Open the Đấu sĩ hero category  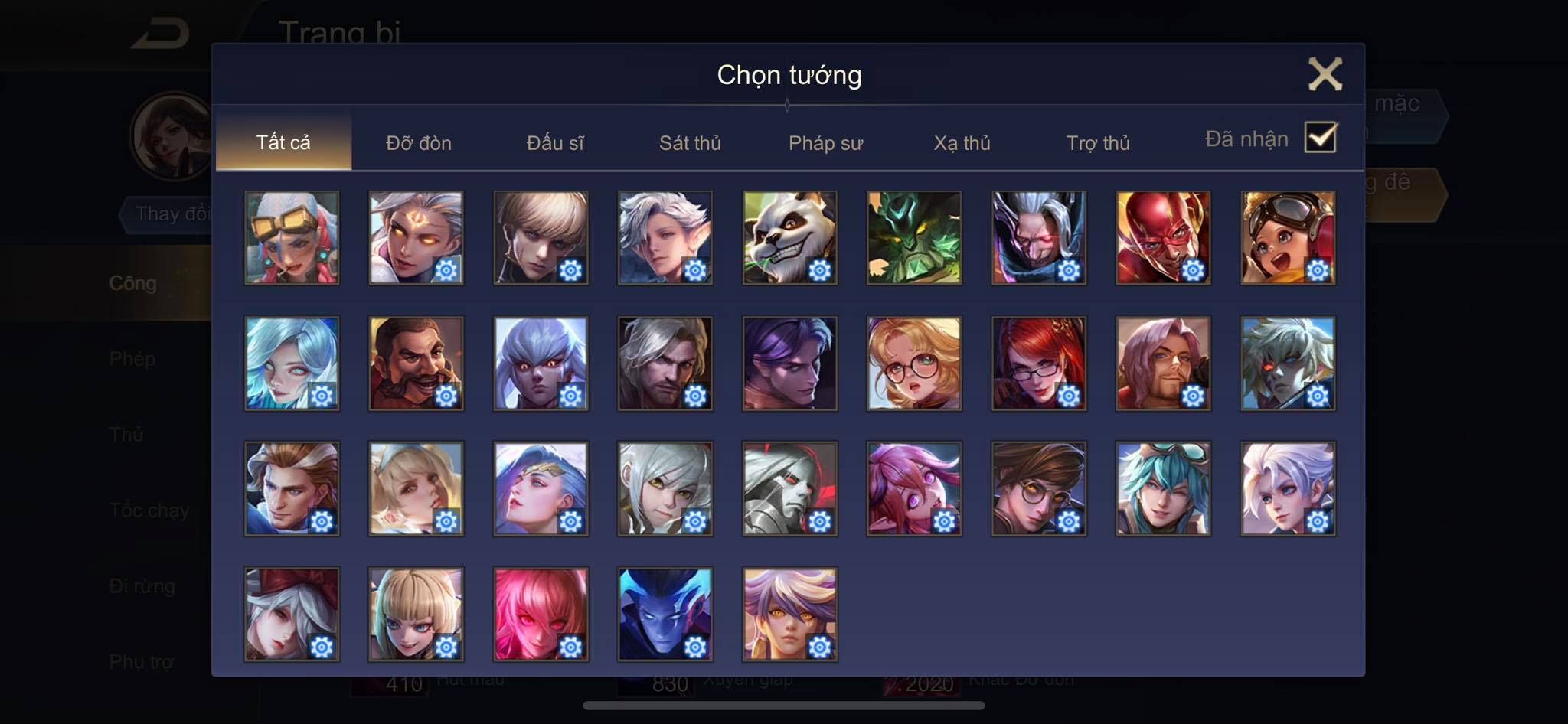click(x=555, y=143)
